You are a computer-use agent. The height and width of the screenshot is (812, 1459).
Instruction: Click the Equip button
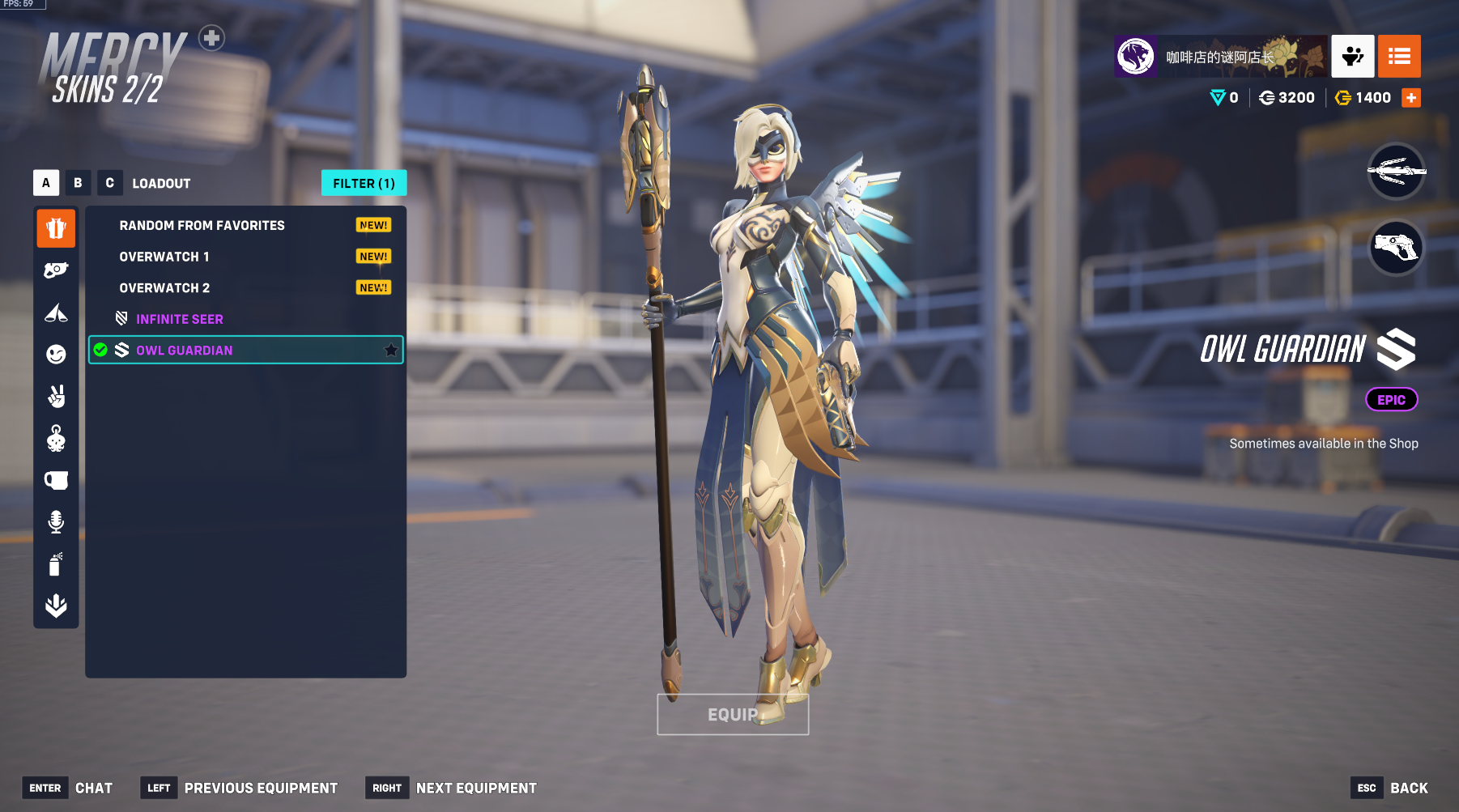[733, 715]
